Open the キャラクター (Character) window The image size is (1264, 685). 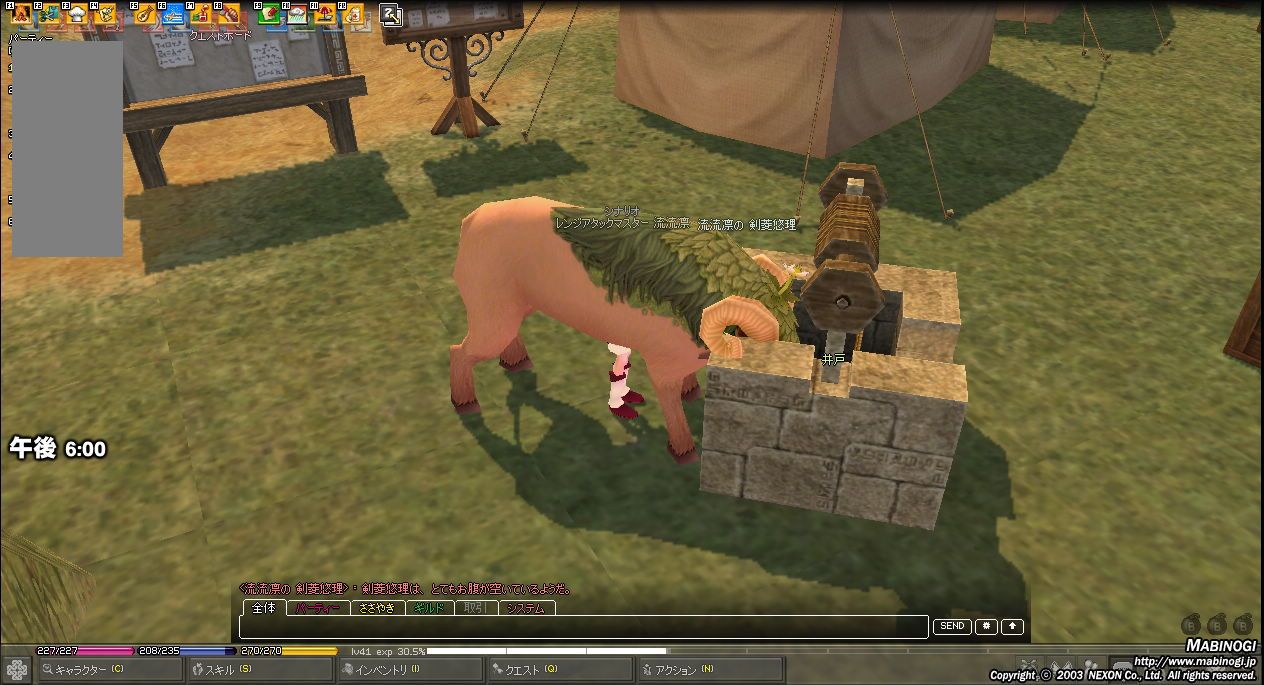click(97, 669)
